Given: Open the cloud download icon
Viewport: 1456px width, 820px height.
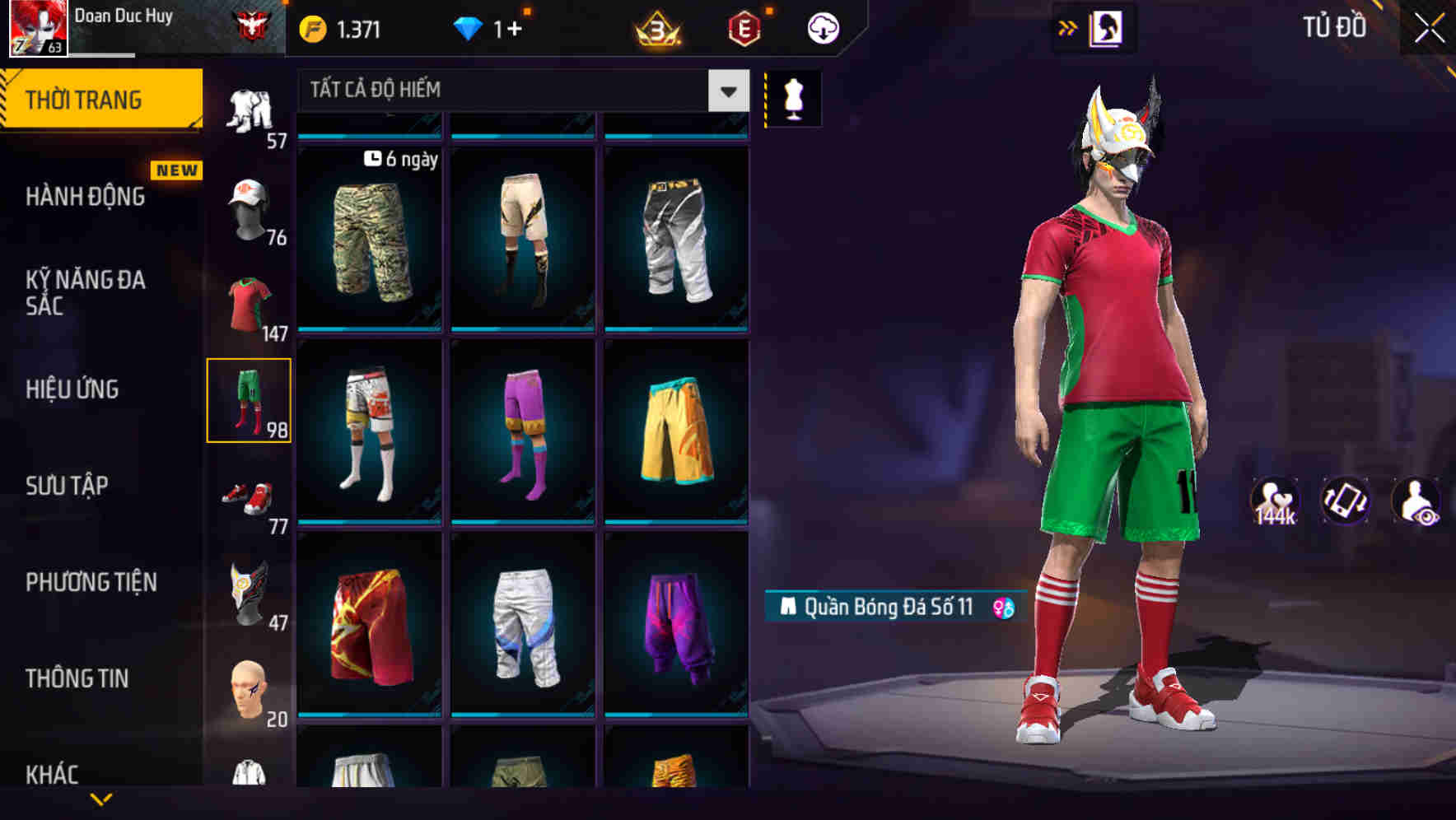Looking at the screenshot, I should pyautogui.click(x=821, y=26).
